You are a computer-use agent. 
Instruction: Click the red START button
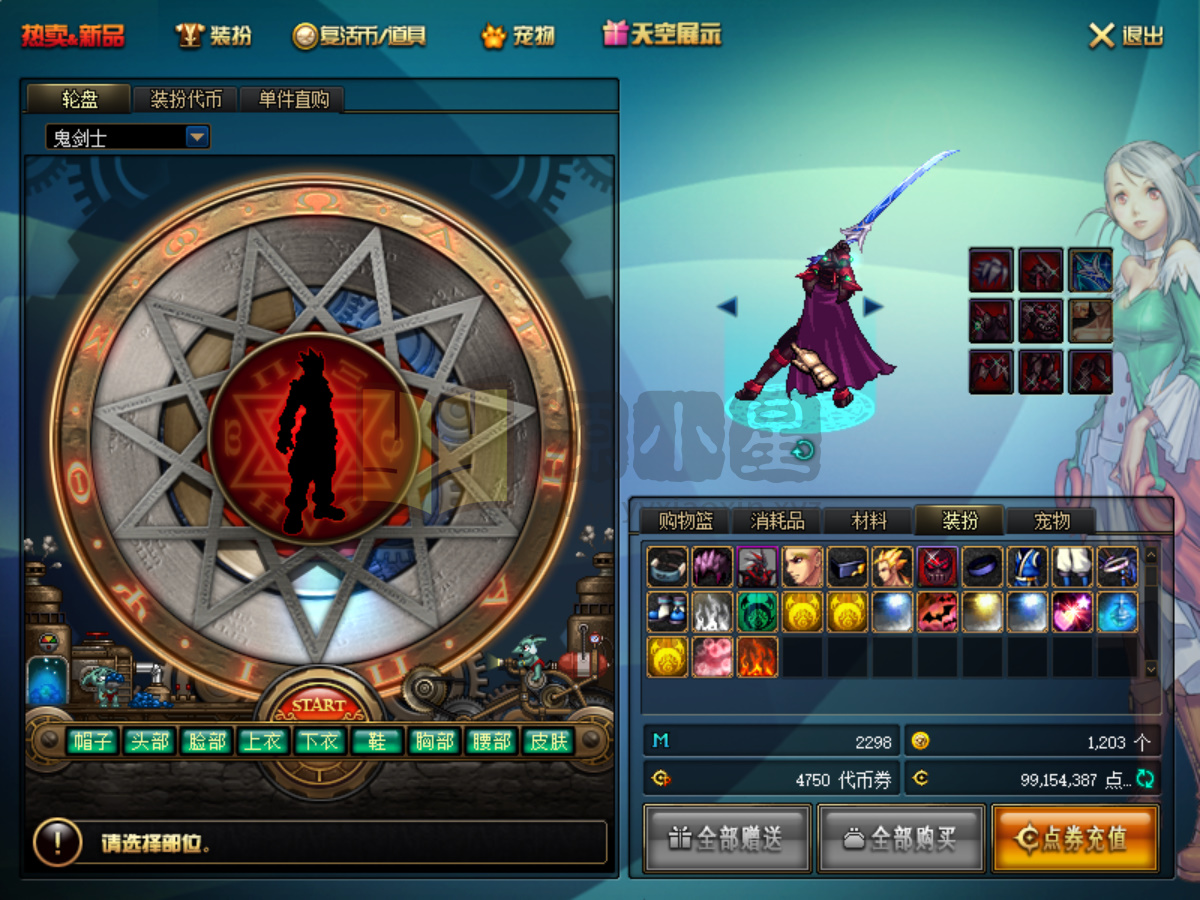tap(318, 705)
